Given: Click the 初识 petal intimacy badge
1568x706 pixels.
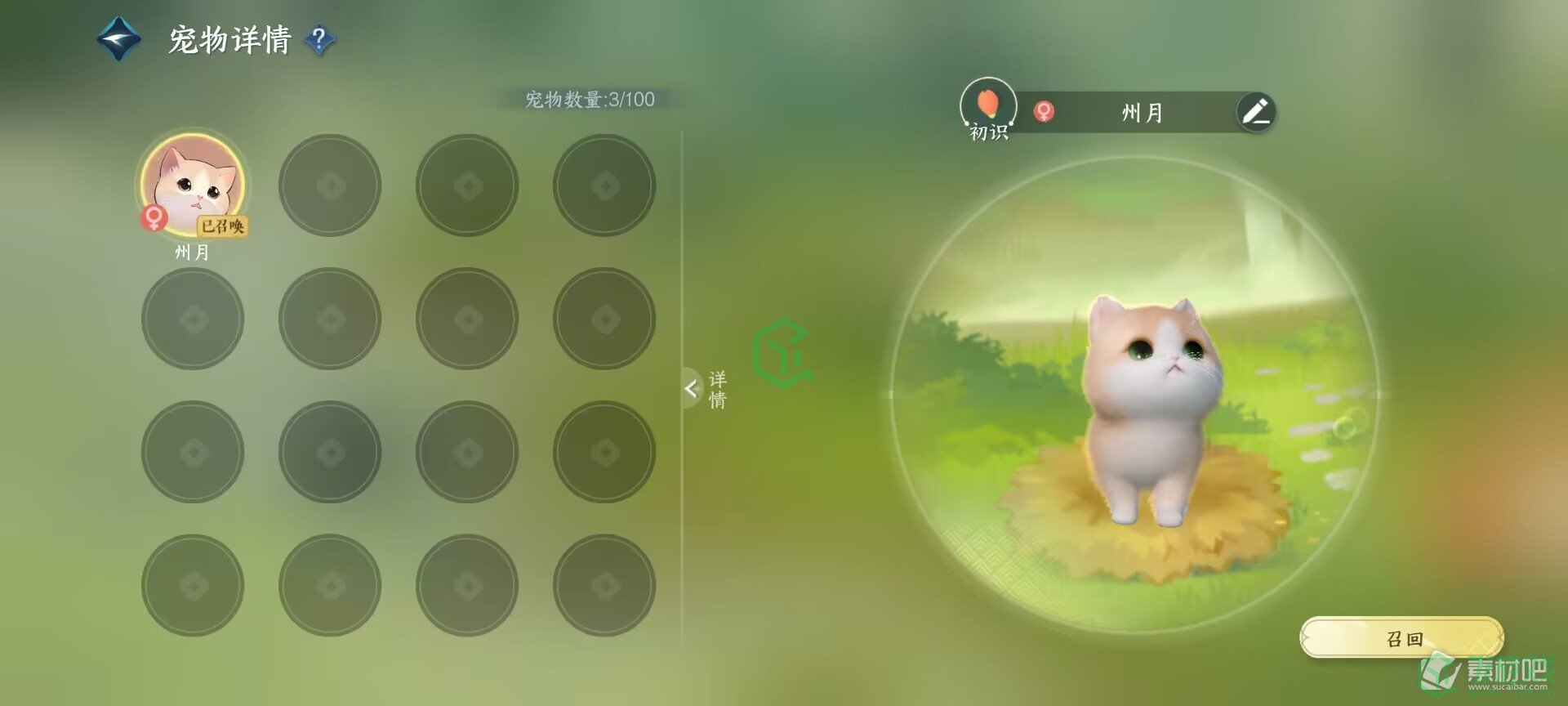Looking at the screenshot, I should (x=988, y=106).
